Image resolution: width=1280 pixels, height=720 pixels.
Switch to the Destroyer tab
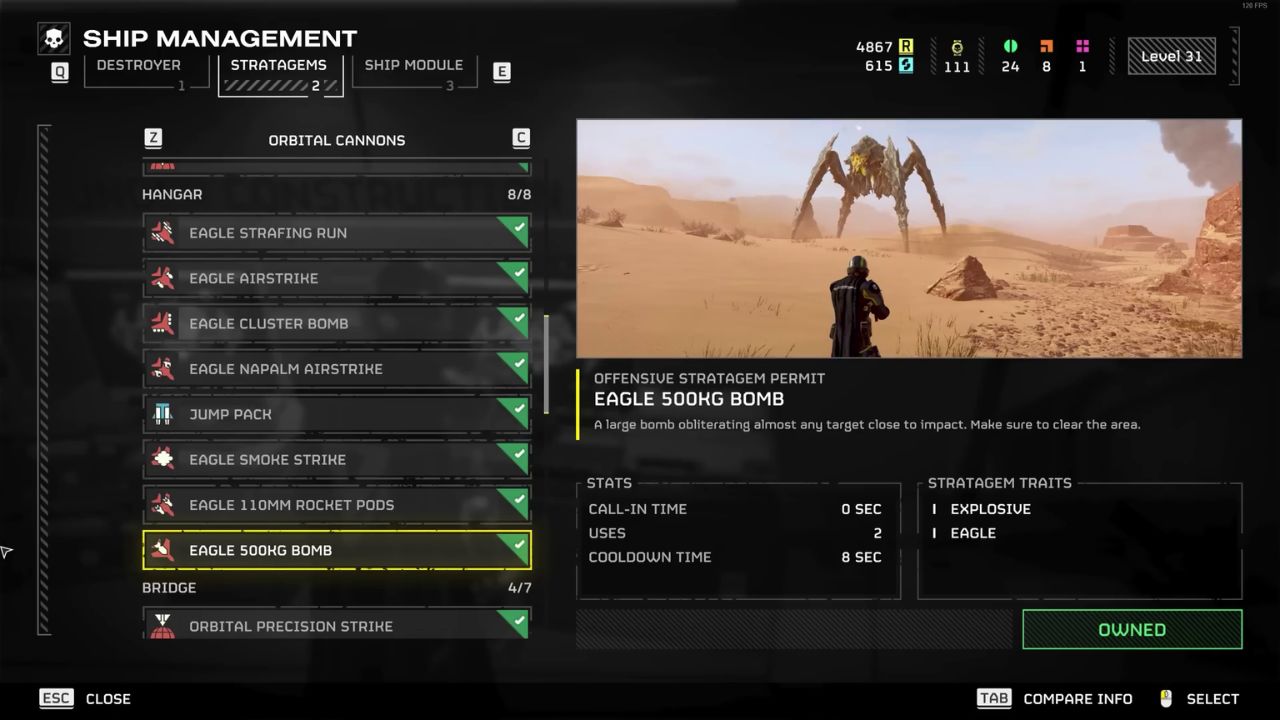tap(138, 73)
